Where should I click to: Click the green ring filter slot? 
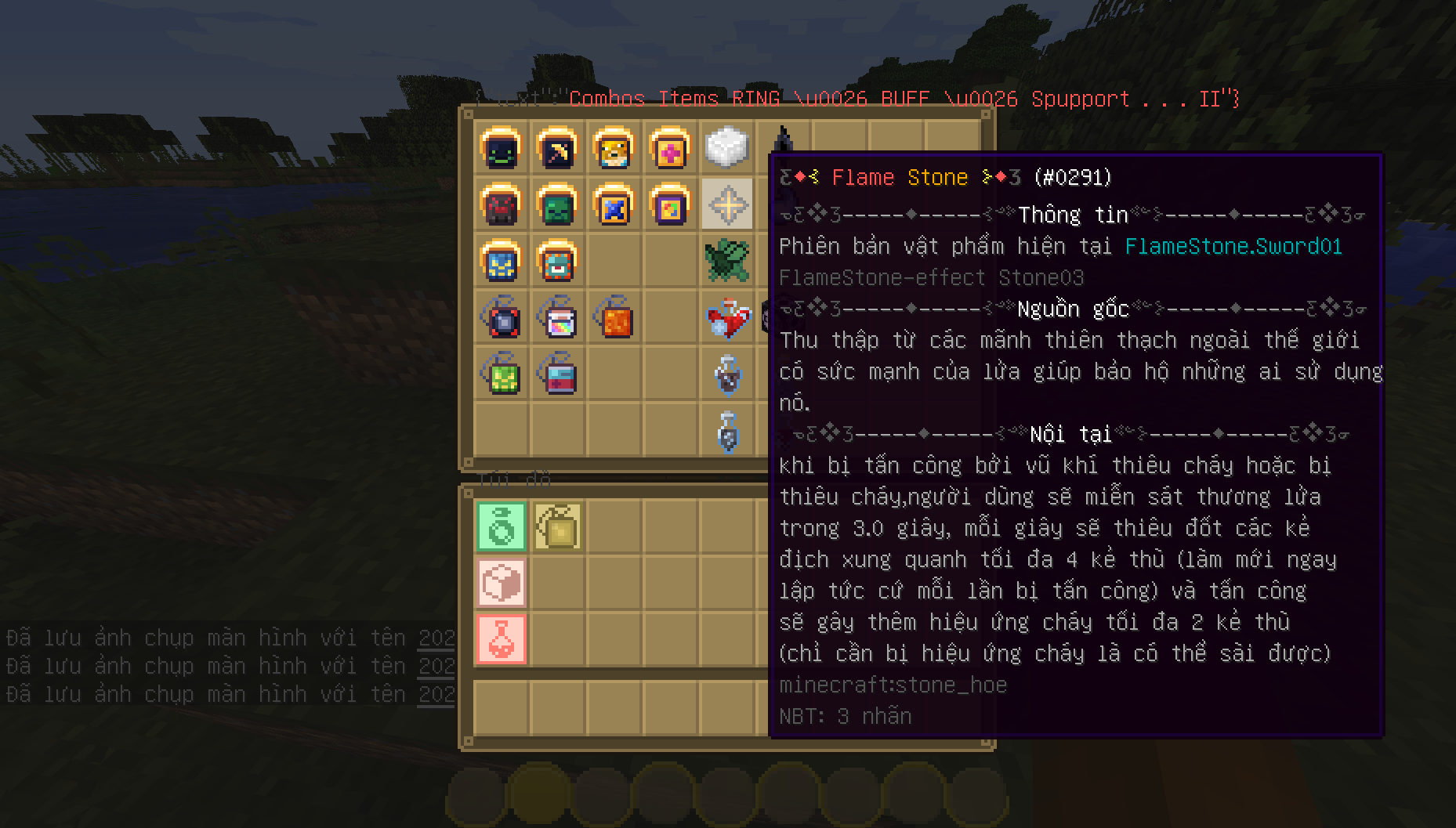502,526
